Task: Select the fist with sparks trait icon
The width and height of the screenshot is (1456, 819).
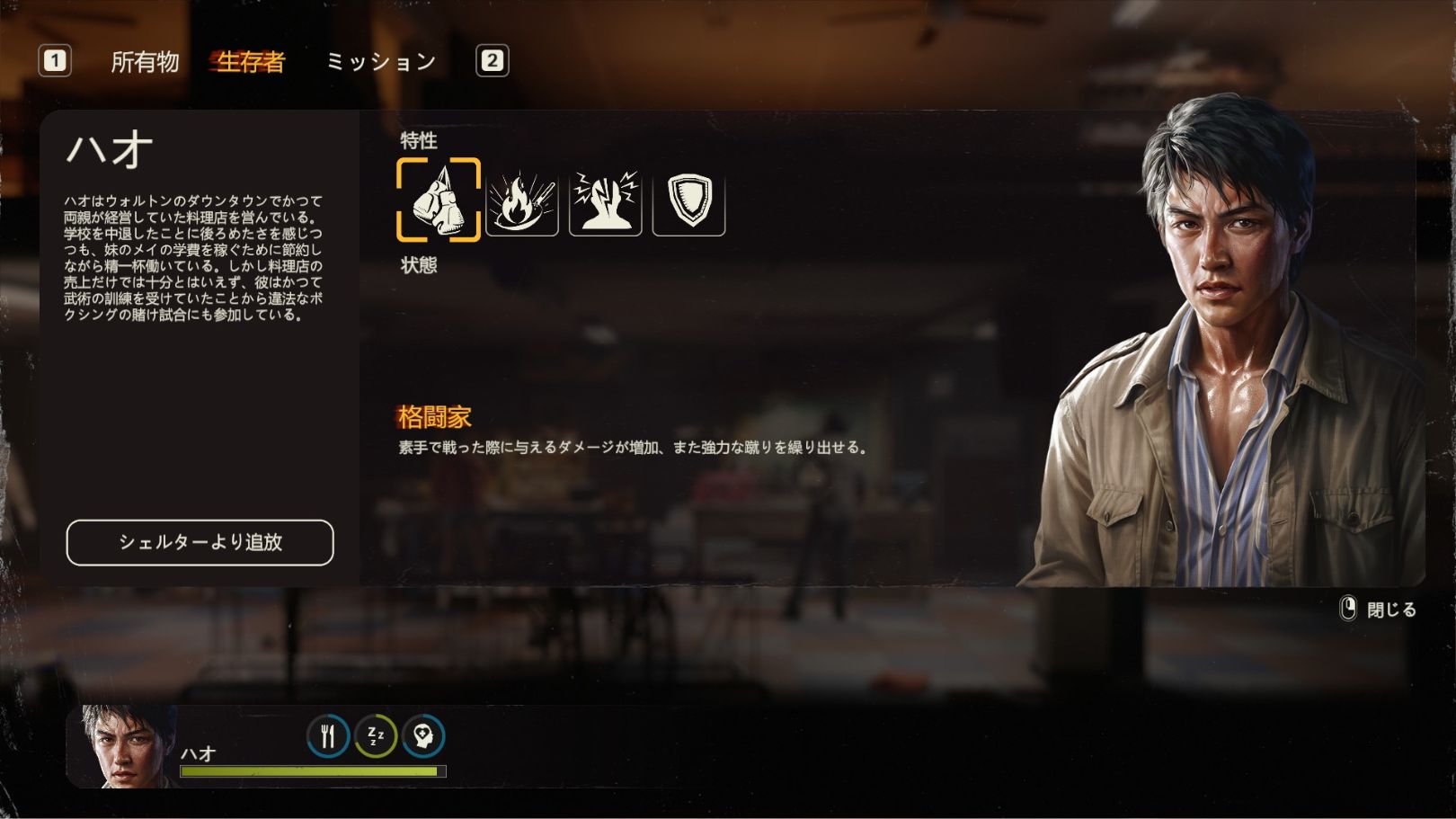Action: (x=606, y=202)
